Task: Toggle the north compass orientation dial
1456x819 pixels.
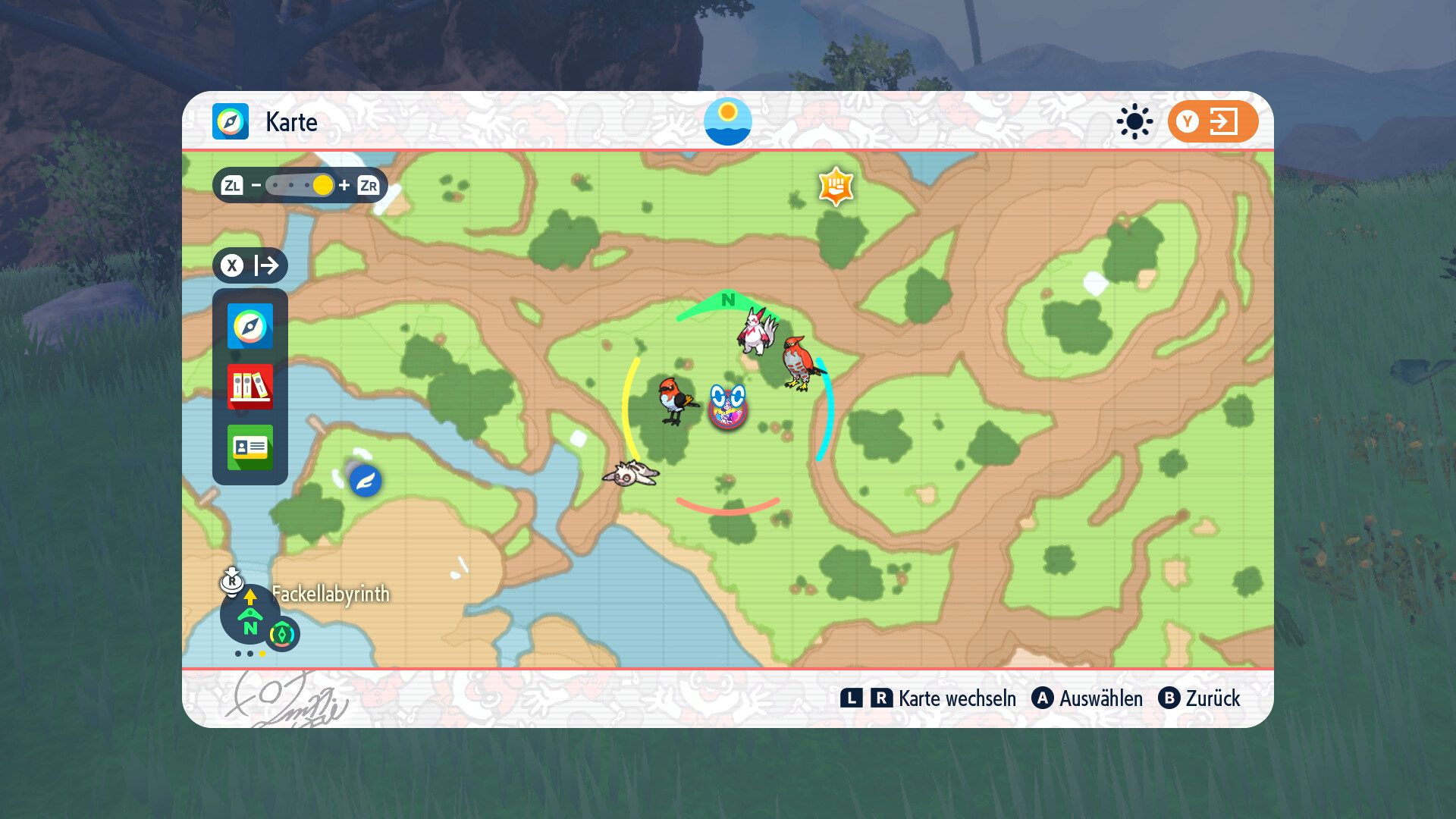Action: point(249,614)
